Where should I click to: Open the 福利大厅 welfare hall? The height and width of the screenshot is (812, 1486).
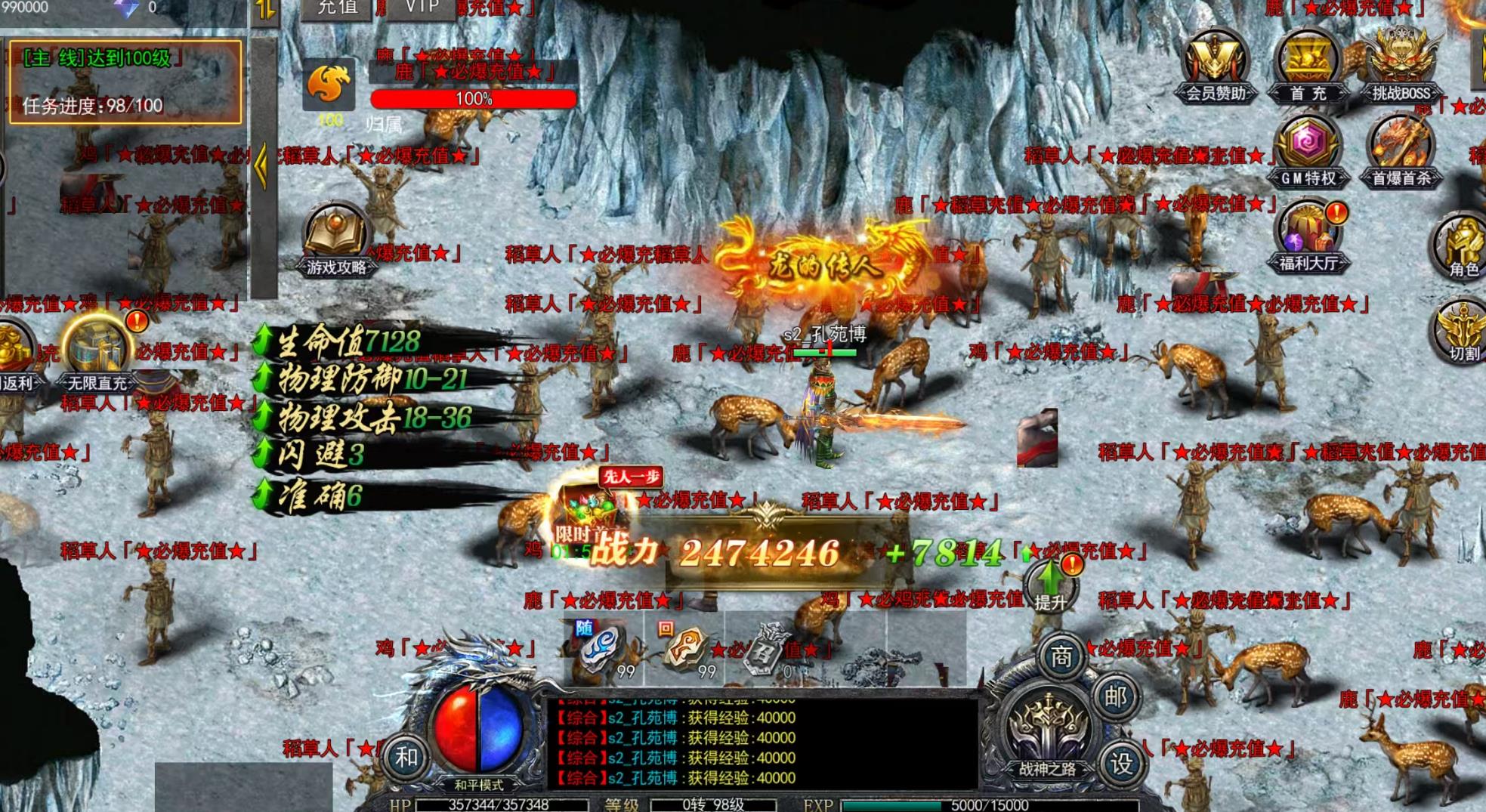[1308, 236]
